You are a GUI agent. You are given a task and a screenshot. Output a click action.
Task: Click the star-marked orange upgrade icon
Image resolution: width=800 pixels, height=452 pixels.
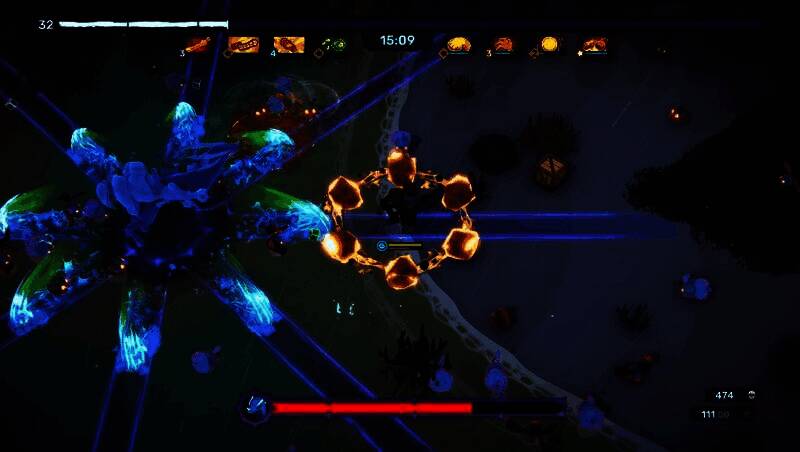pyautogui.click(x=595, y=44)
